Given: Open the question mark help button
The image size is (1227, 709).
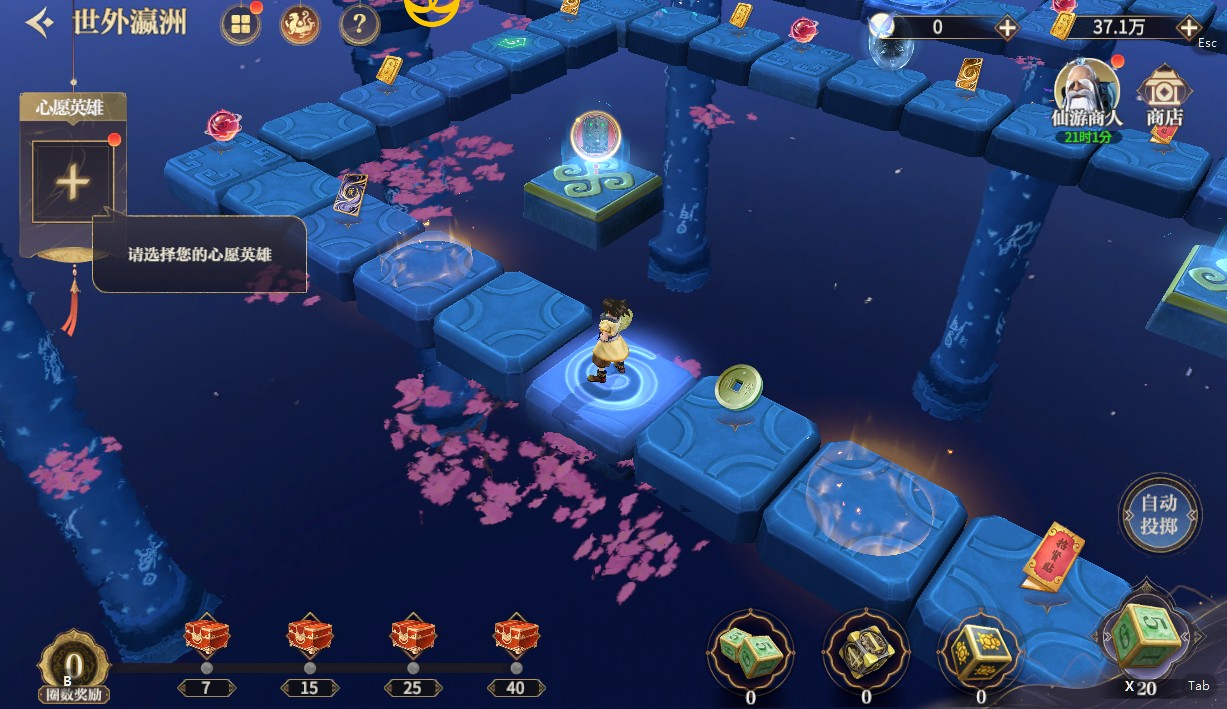Looking at the screenshot, I should point(359,25).
